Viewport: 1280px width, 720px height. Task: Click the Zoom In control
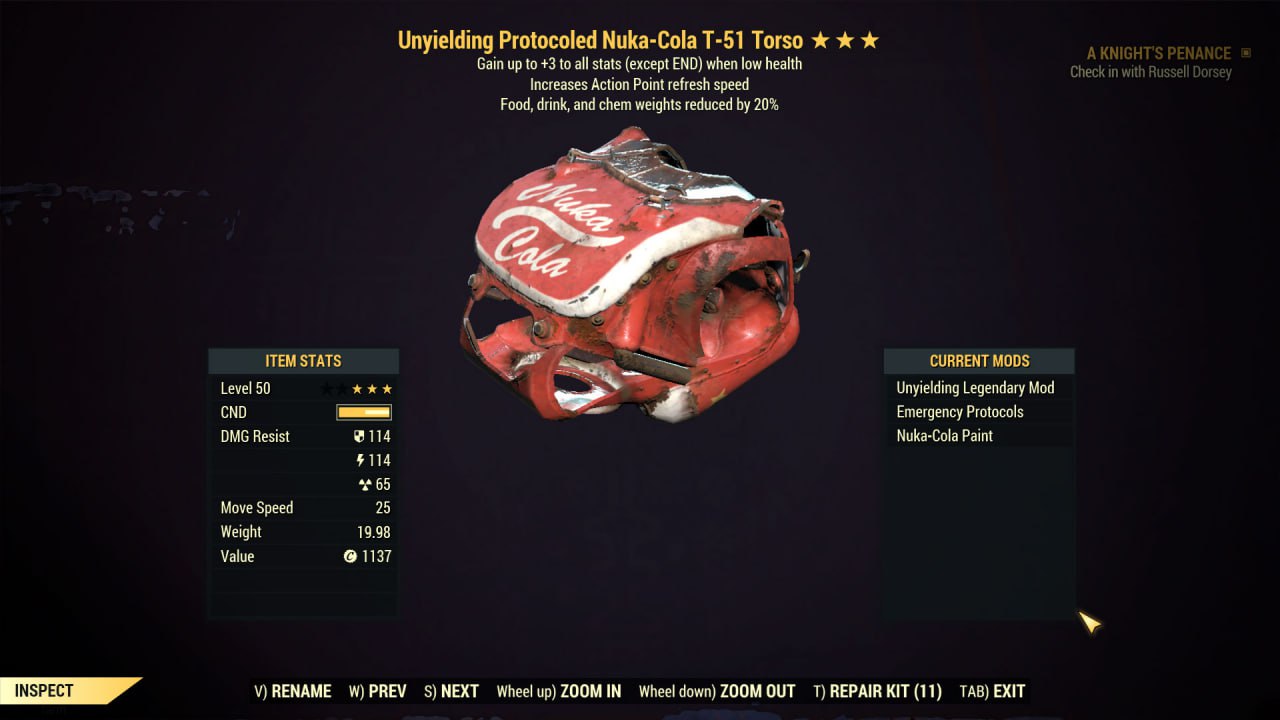[x=559, y=691]
